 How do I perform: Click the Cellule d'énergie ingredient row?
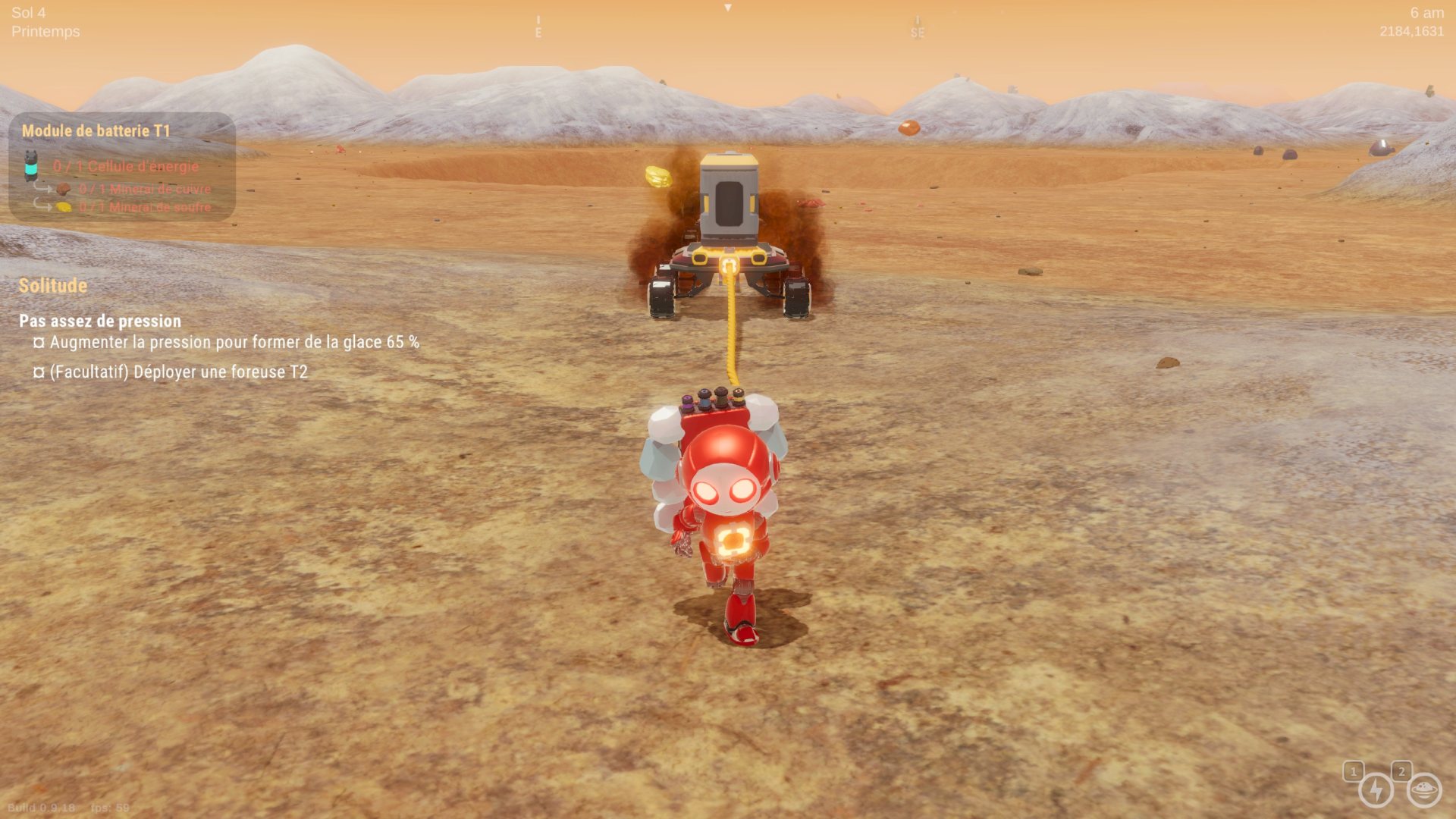point(125,166)
